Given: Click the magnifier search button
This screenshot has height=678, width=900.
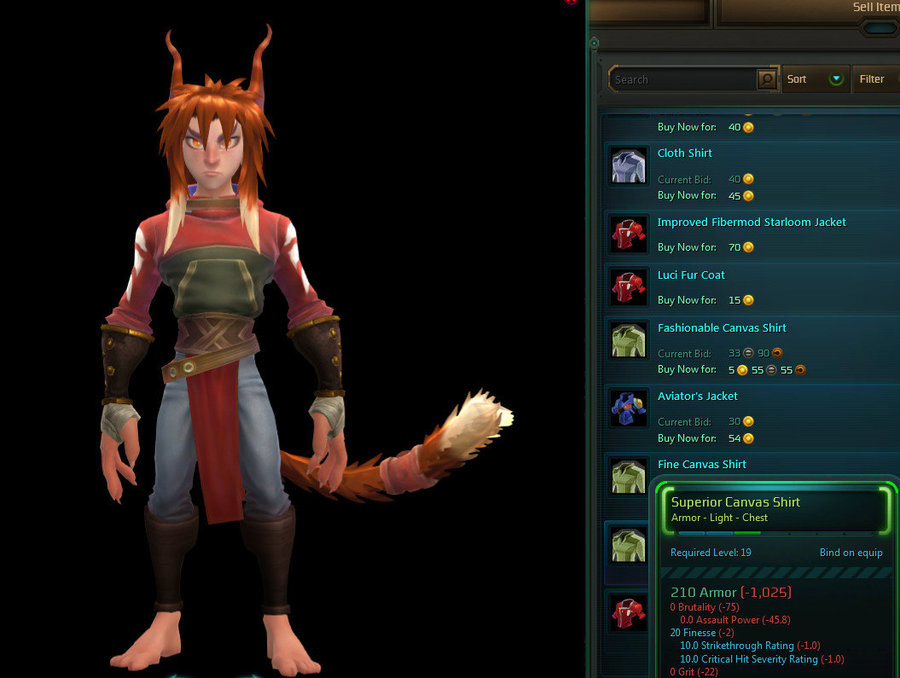Looking at the screenshot, I should pos(767,79).
